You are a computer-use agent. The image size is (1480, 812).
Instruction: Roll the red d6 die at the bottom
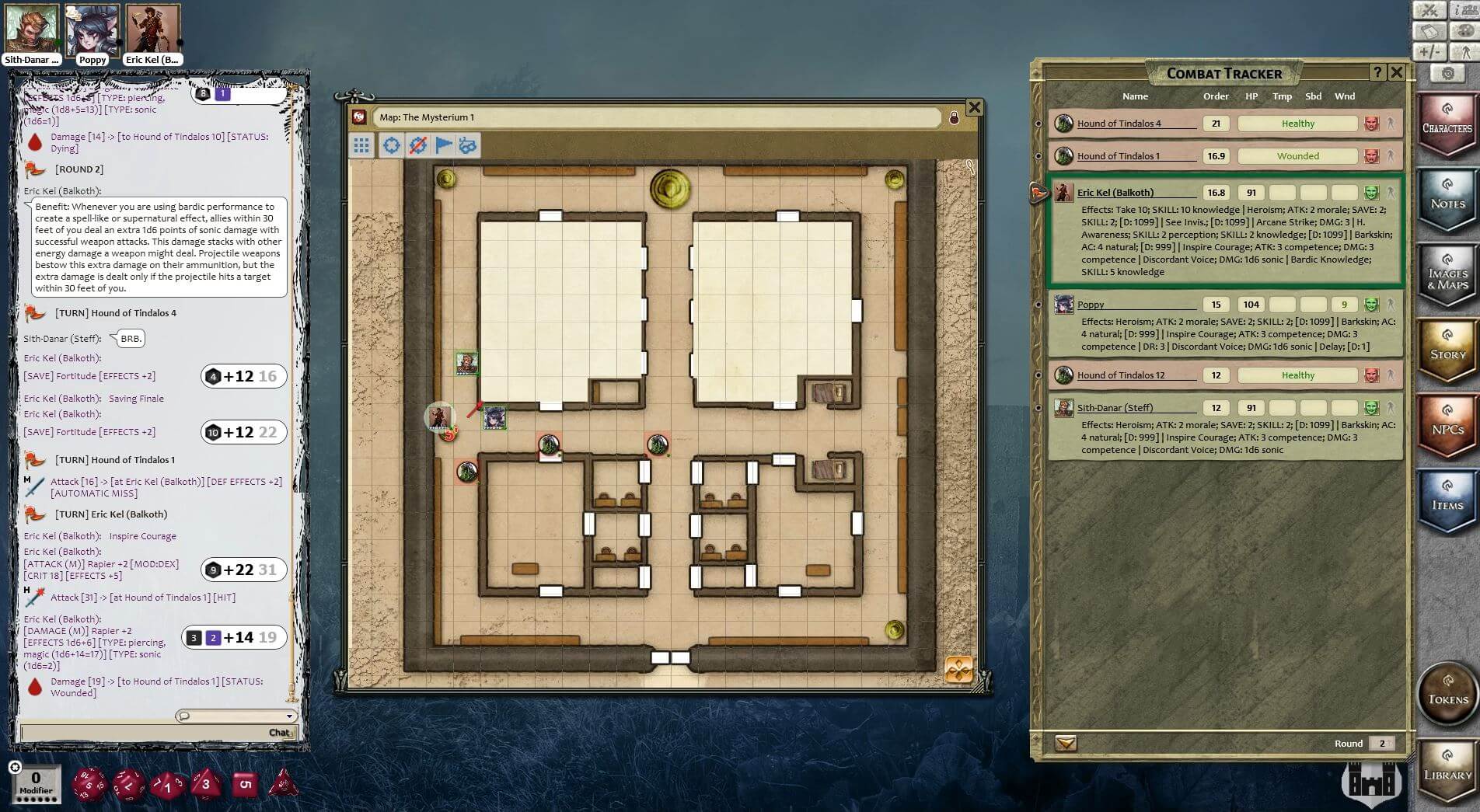[x=246, y=784]
